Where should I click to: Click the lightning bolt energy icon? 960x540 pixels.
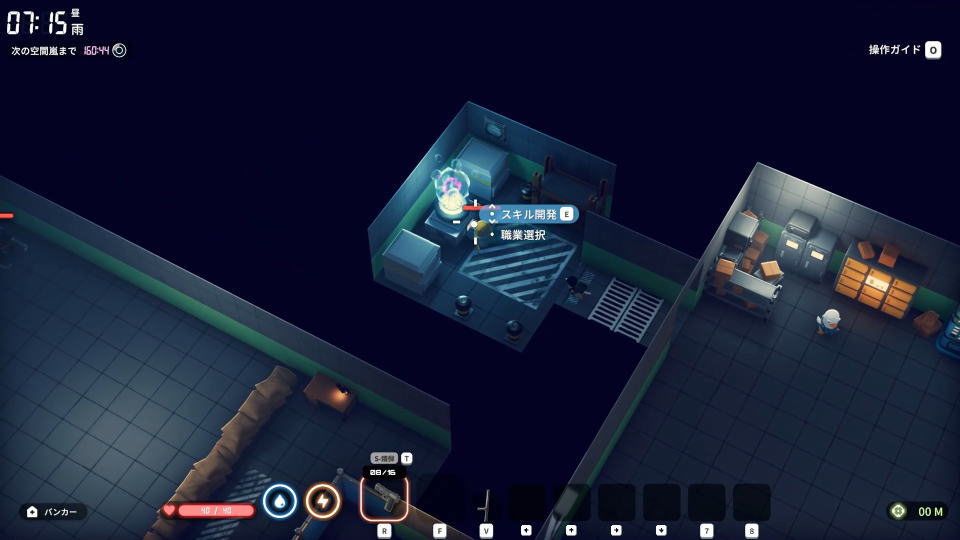322,500
